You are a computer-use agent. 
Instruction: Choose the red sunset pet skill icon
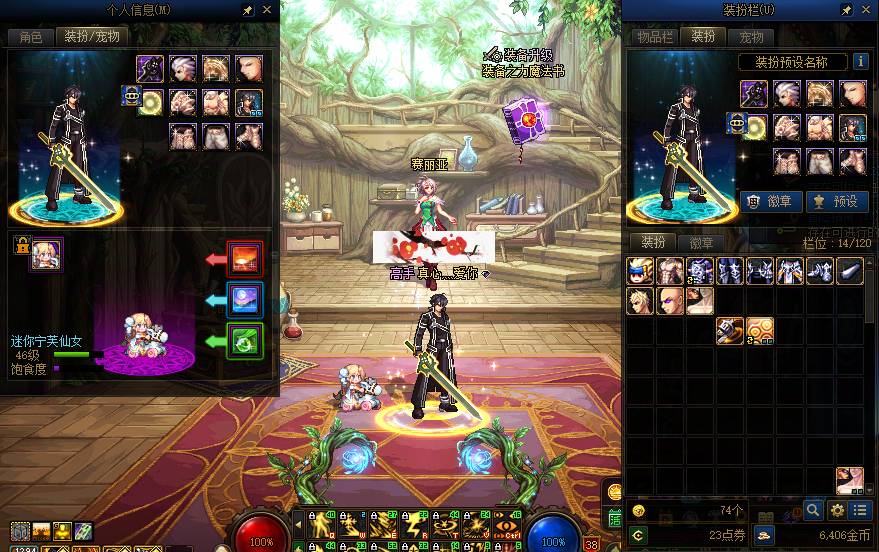(x=245, y=259)
